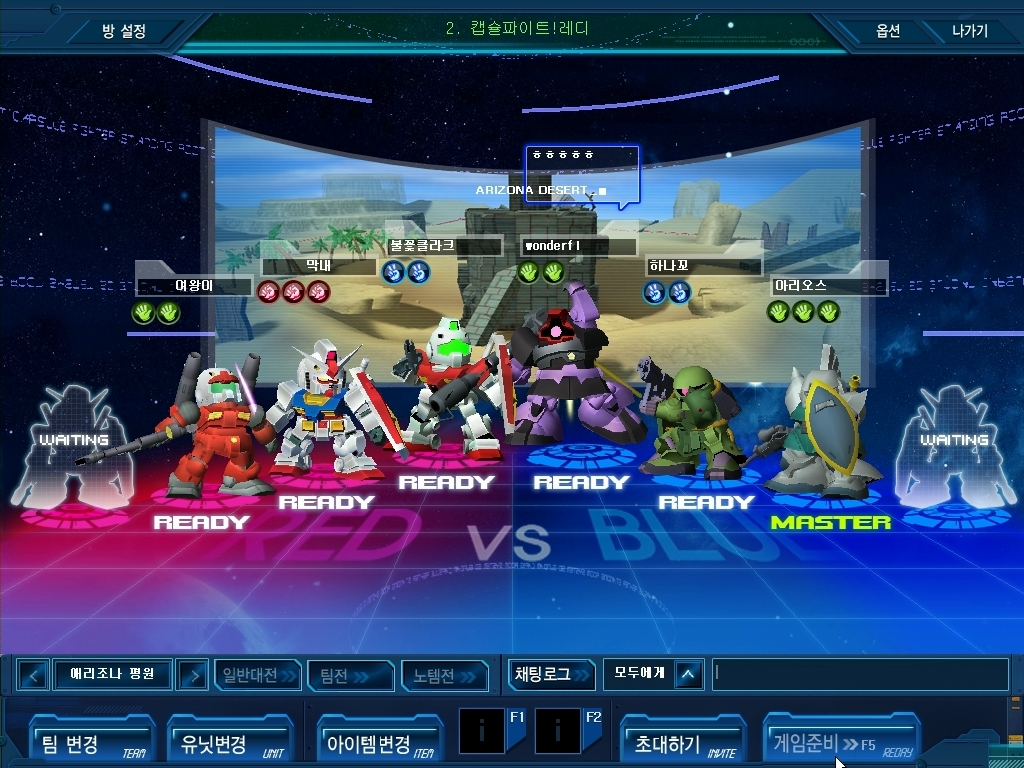1024x768 pixels.
Task: Select the previous map arrow
Action: [33, 676]
